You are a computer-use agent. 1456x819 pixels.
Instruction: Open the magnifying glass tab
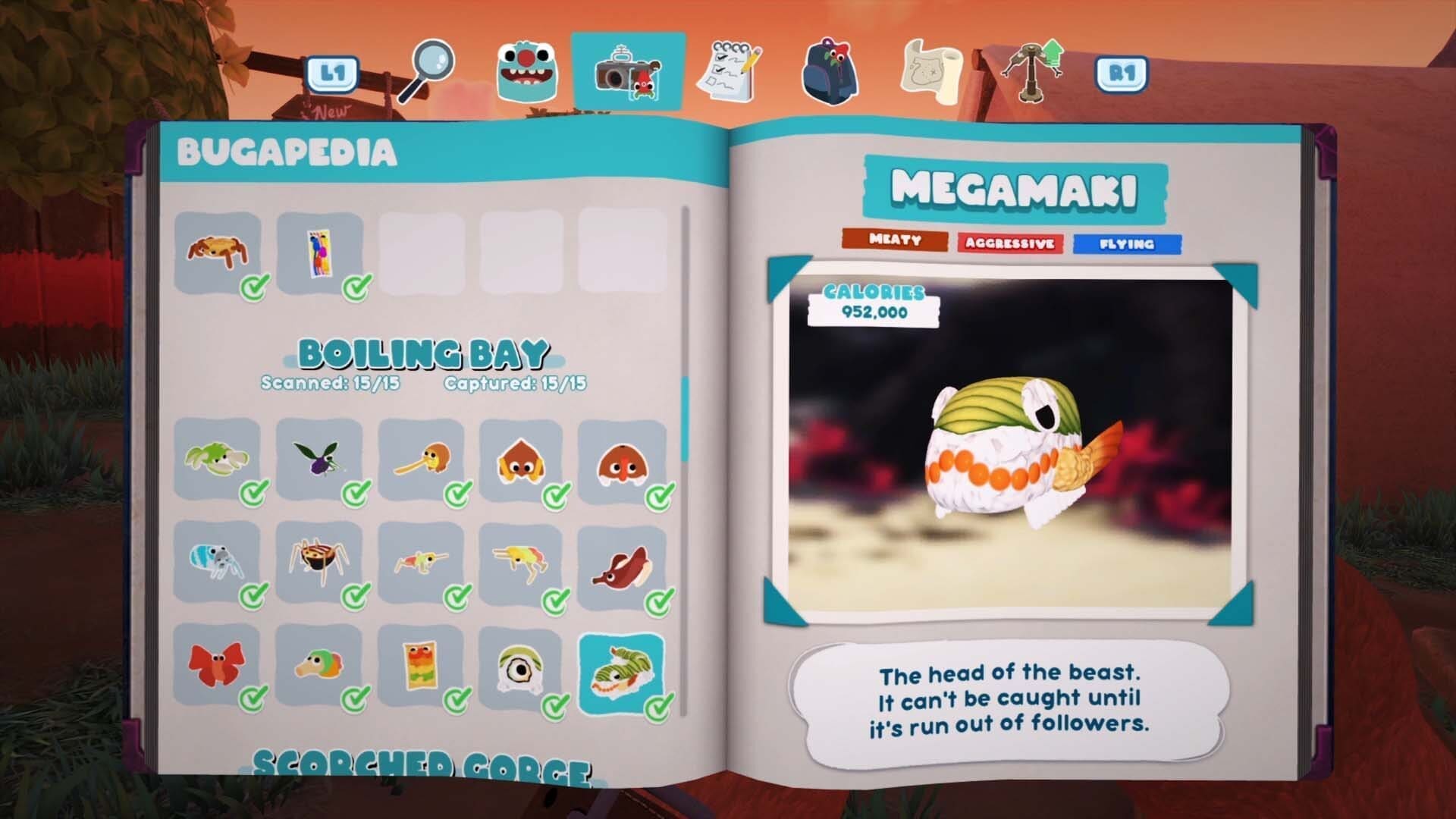[428, 71]
